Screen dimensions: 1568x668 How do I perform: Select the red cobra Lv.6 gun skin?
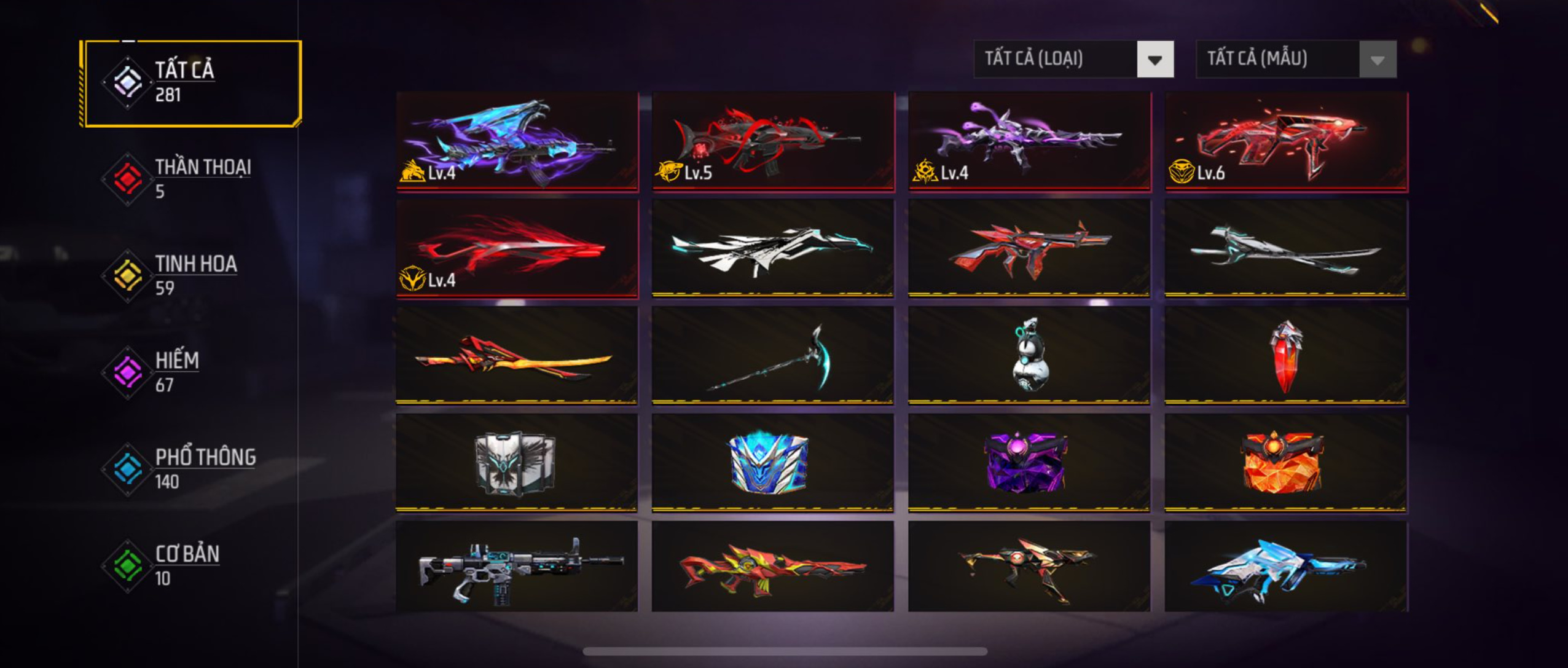(1286, 141)
